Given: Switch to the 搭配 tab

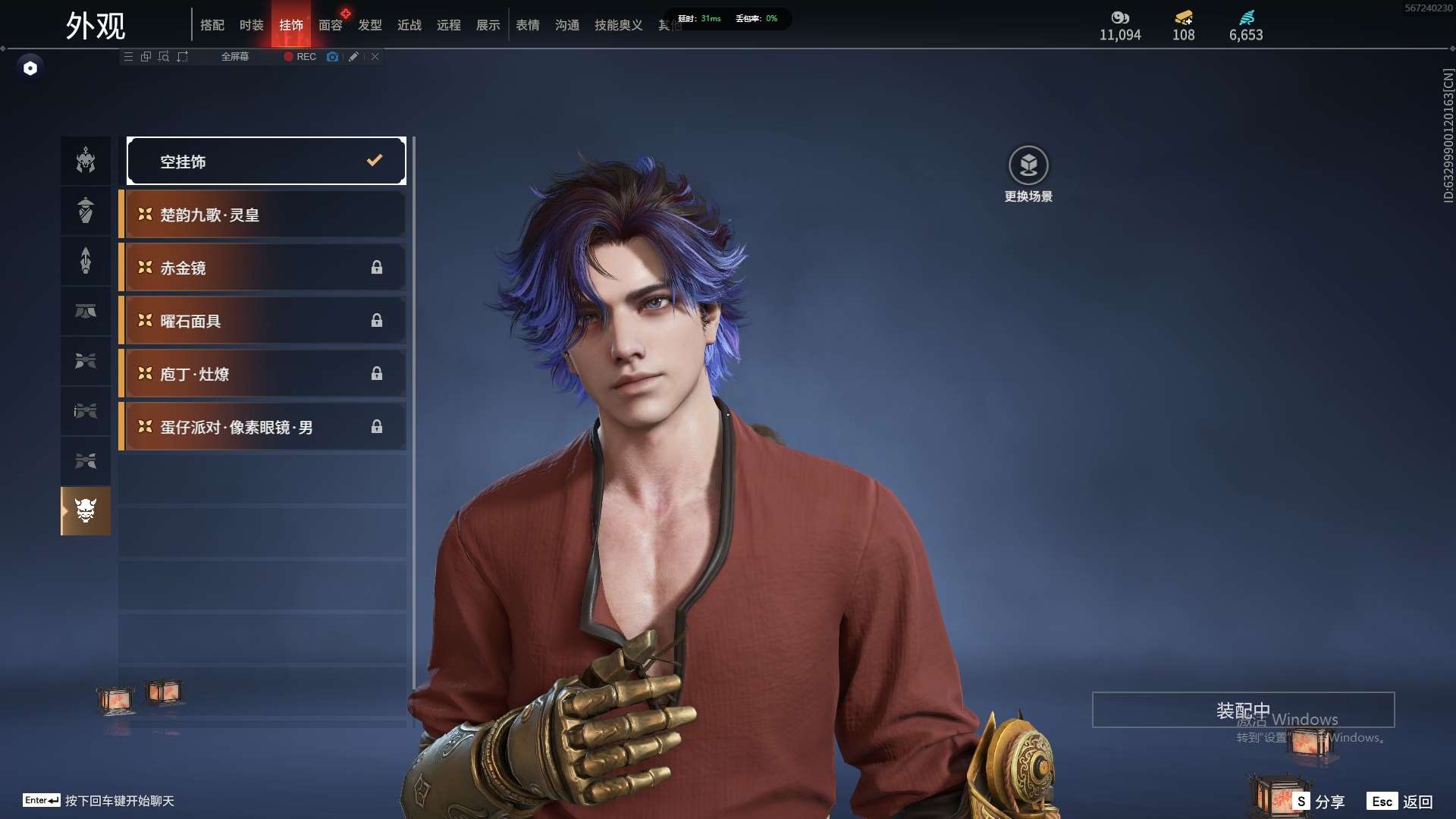Looking at the screenshot, I should [x=212, y=25].
